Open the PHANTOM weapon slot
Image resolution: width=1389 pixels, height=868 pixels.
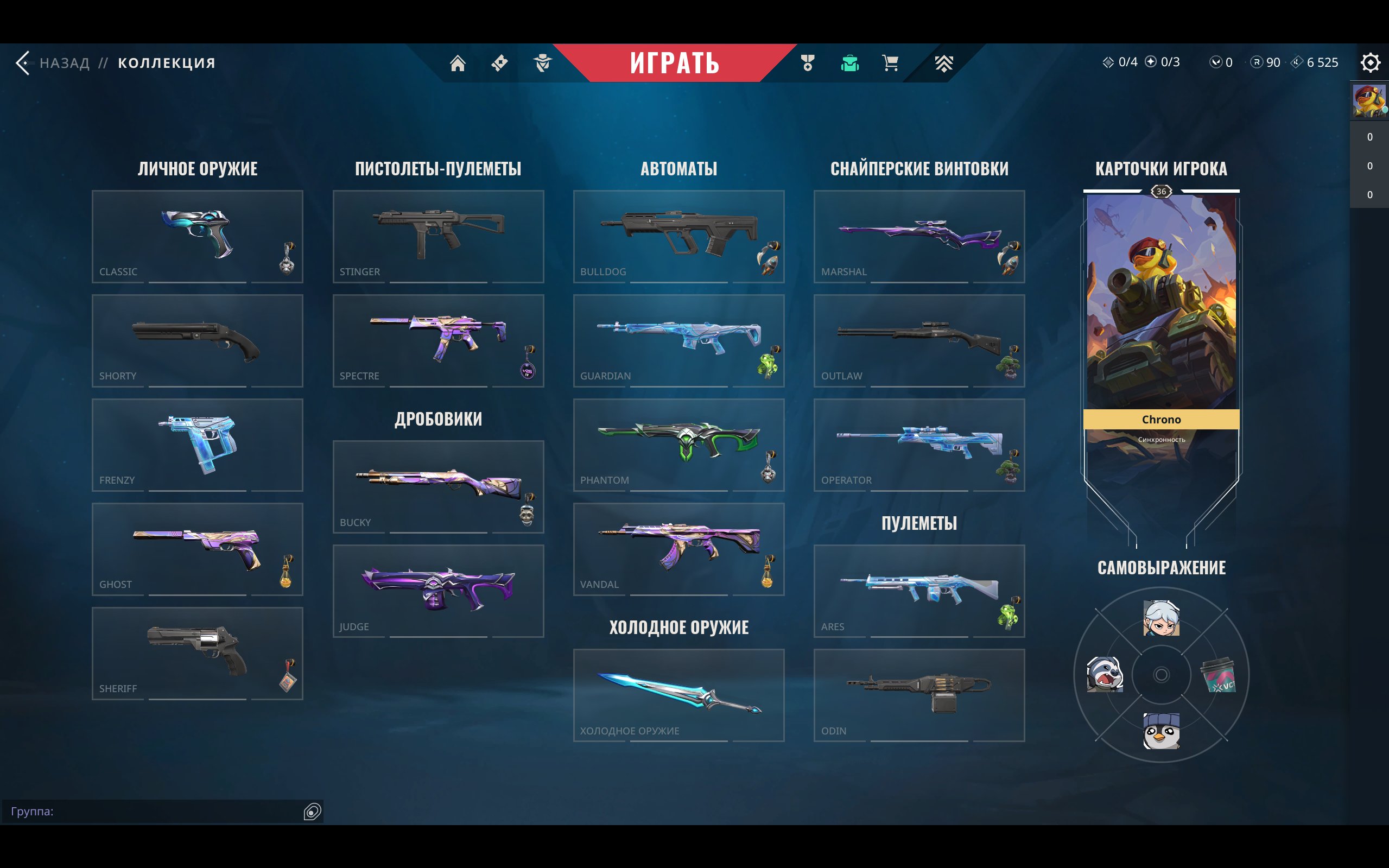pyautogui.click(x=677, y=445)
